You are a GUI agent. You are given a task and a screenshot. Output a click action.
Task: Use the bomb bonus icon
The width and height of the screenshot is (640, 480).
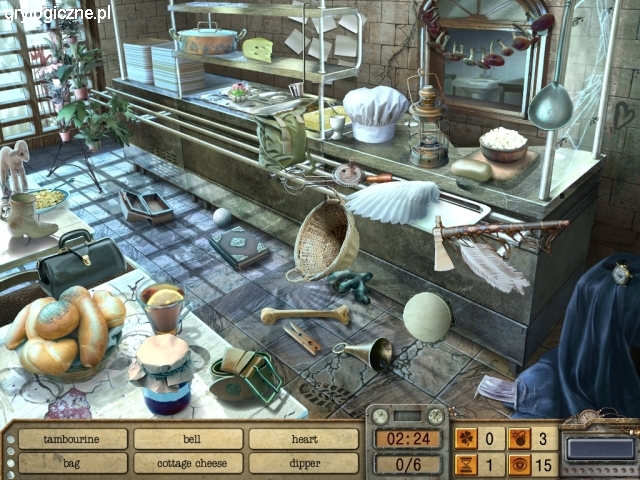(x=519, y=438)
